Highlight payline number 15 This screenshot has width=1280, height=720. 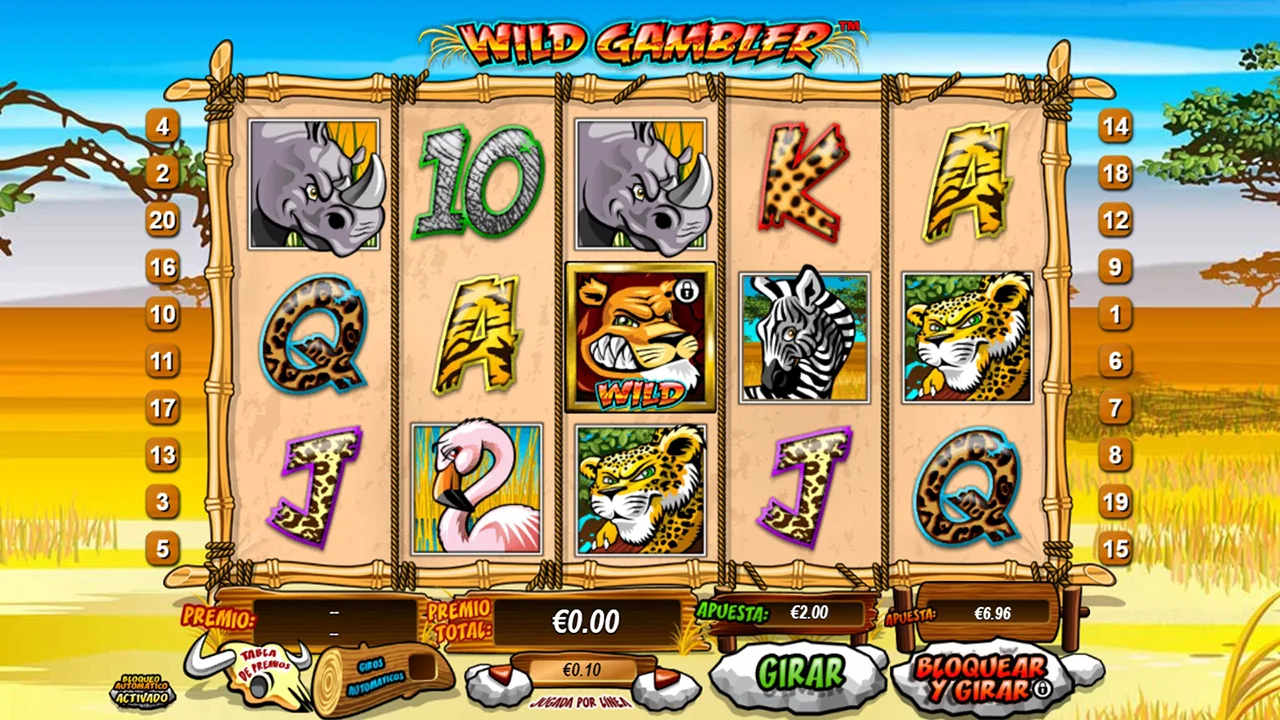point(1115,548)
